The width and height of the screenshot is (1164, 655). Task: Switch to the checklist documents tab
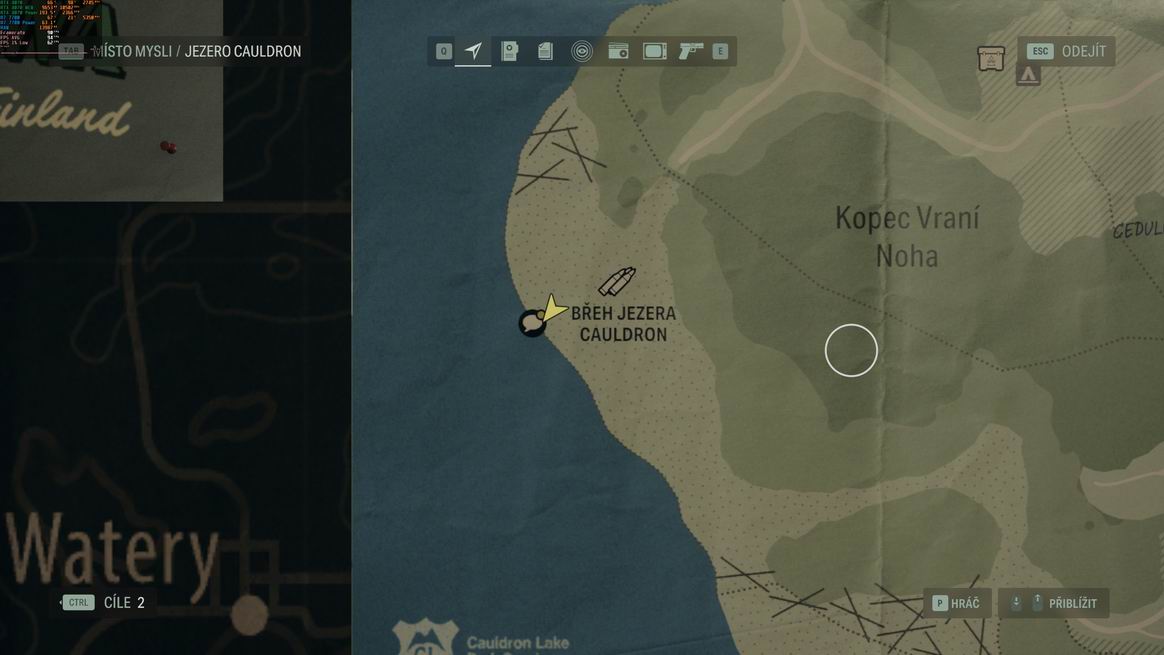click(x=545, y=51)
